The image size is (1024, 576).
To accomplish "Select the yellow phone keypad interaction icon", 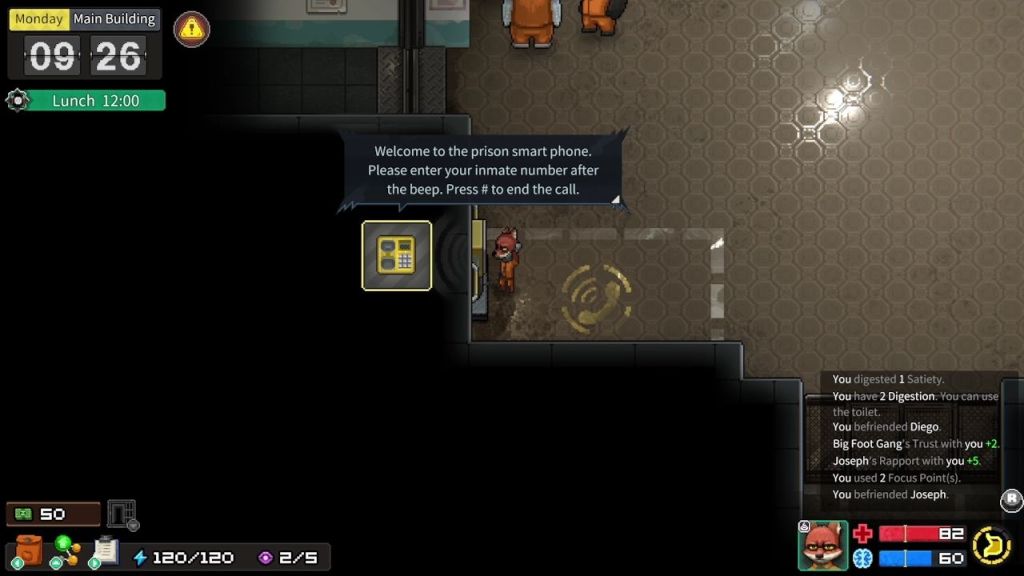I will (x=397, y=256).
